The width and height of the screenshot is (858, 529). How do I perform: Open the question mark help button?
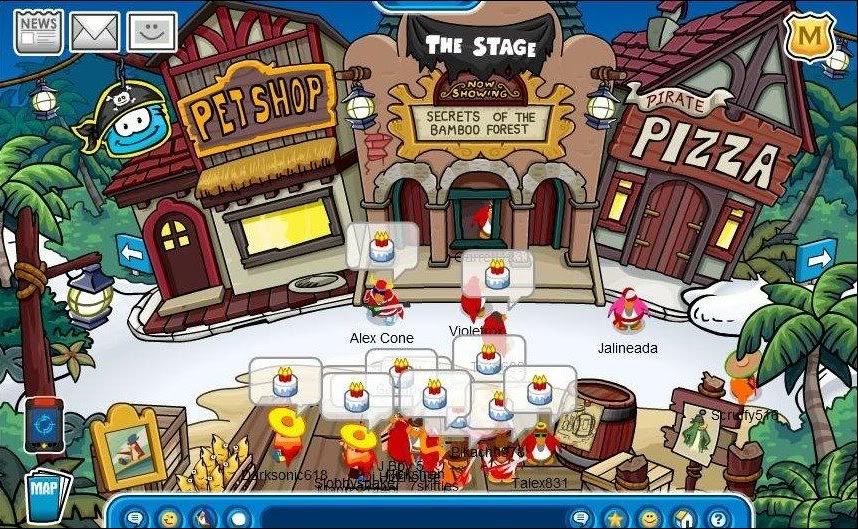(716, 518)
